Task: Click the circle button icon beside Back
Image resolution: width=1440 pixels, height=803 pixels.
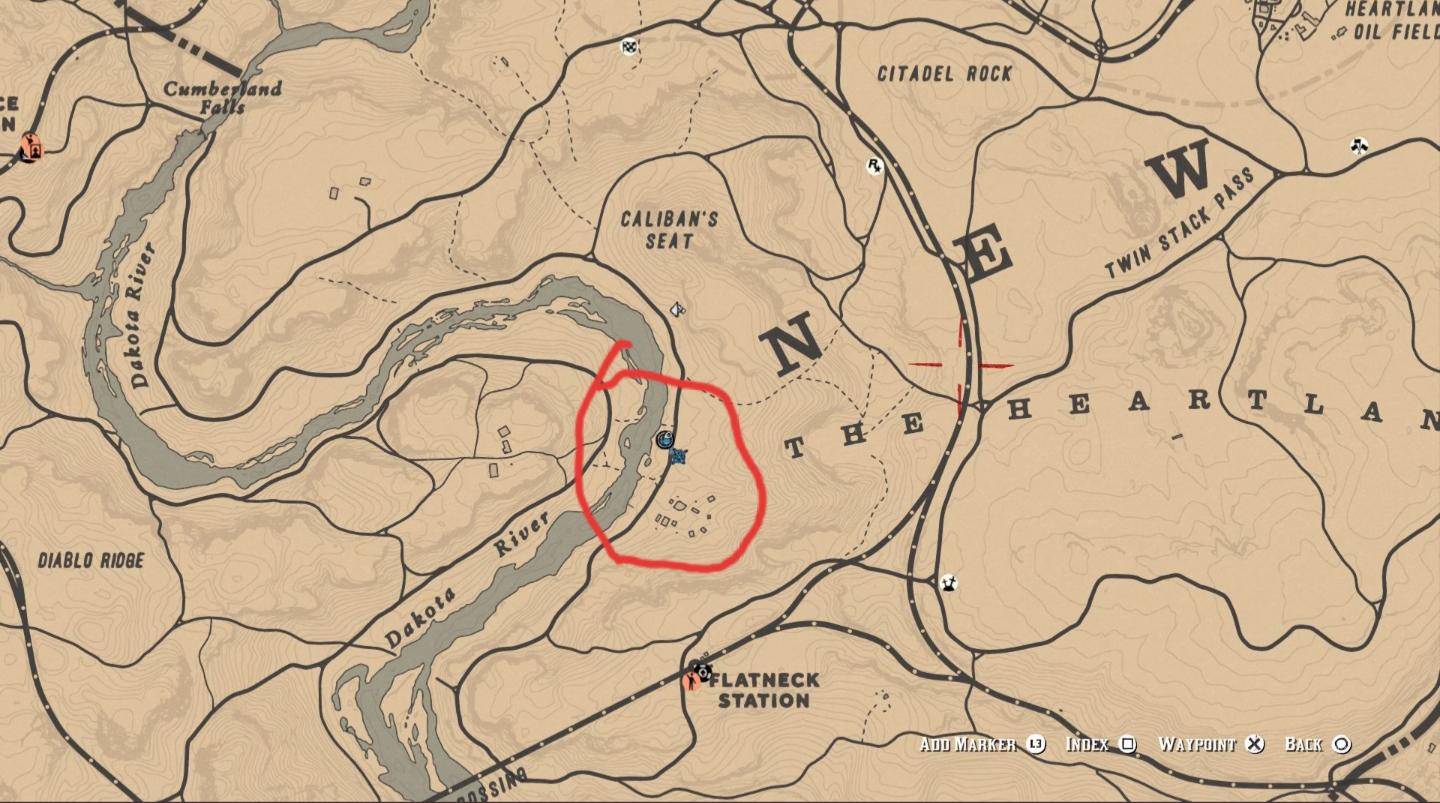Action: click(x=1341, y=745)
